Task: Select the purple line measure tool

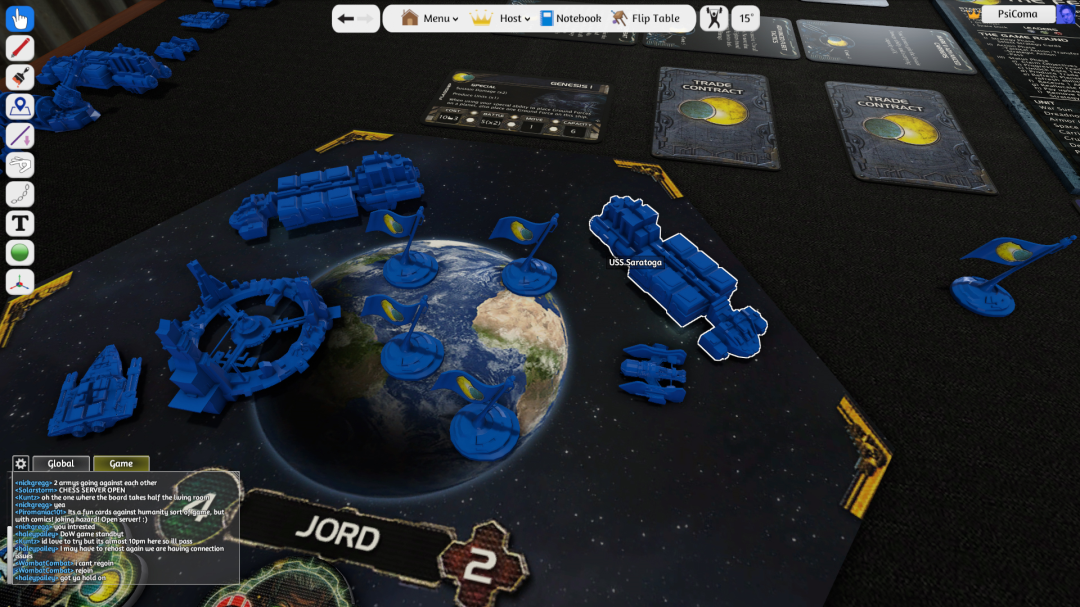Action: tap(20, 136)
